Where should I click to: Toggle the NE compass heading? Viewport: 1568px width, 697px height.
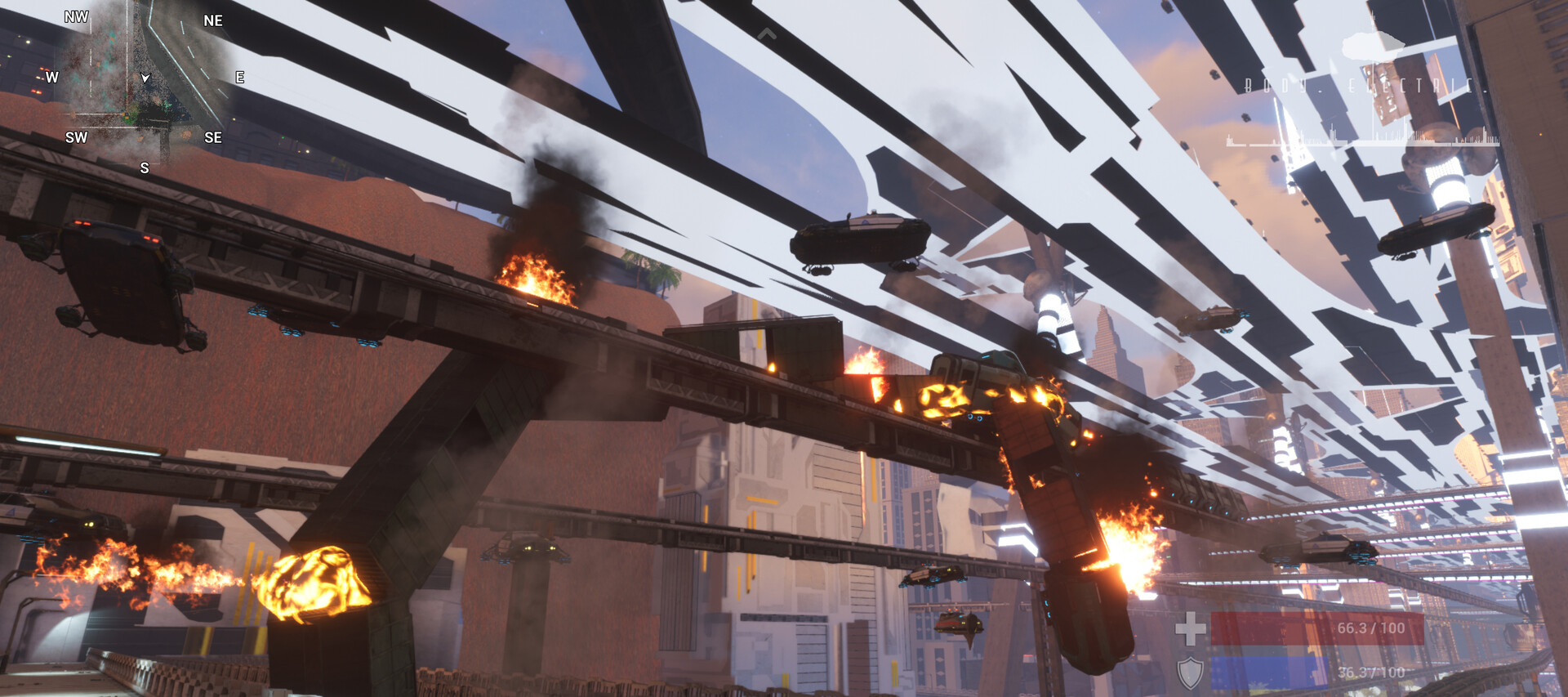[214, 21]
